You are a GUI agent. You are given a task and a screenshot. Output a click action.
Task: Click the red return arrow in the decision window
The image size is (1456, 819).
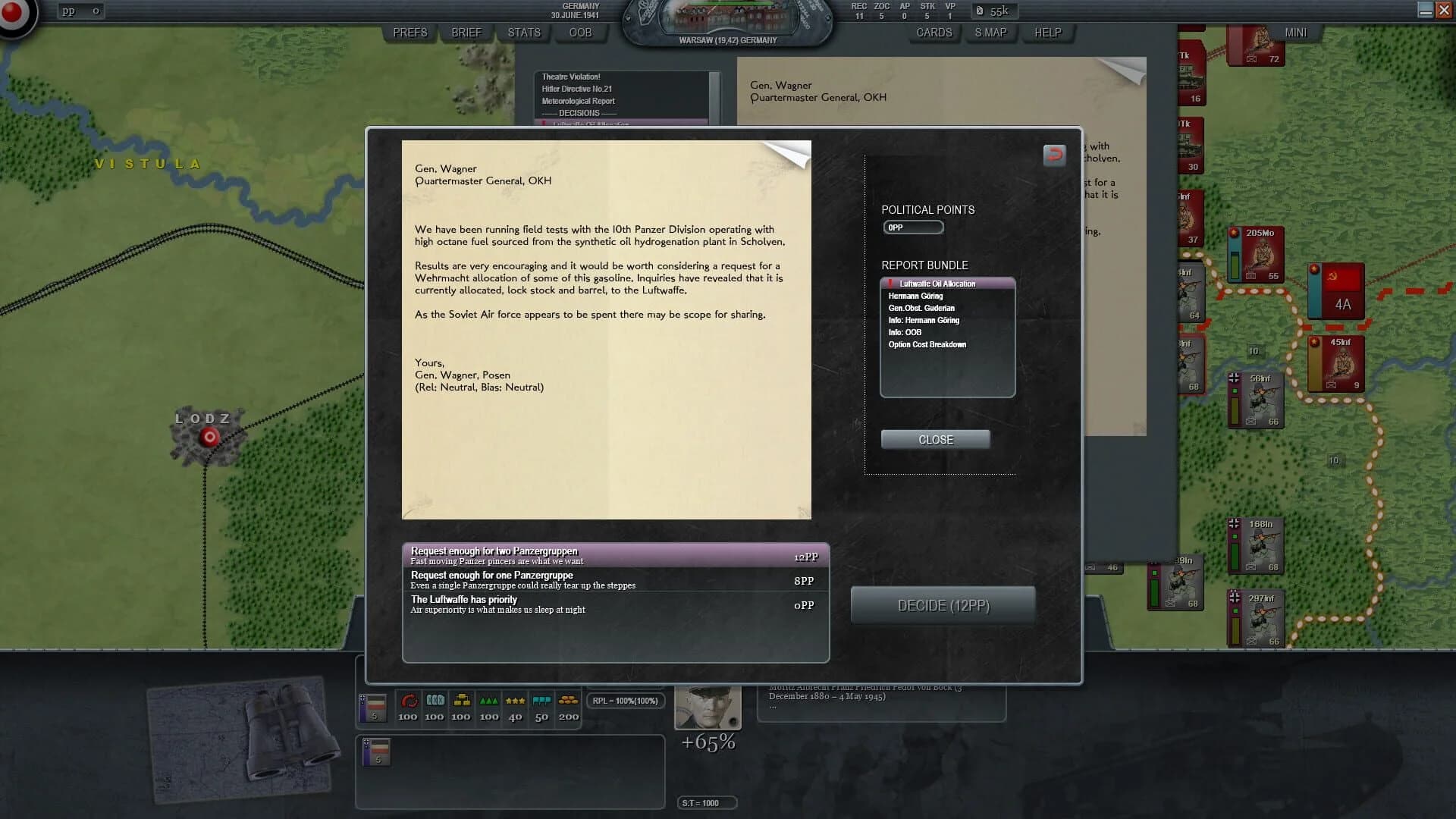click(x=1054, y=155)
